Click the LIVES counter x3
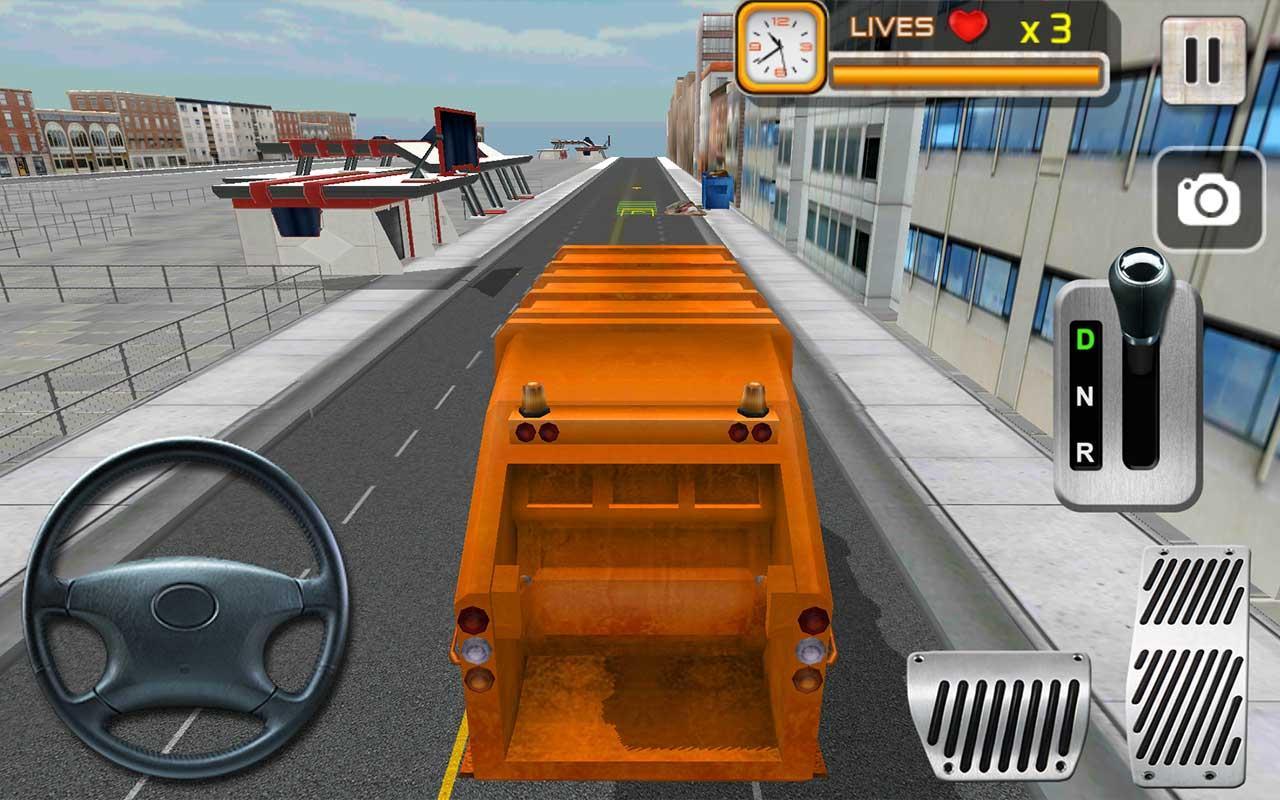Image resolution: width=1280 pixels, height=800 pixels. coord(1044,28)
